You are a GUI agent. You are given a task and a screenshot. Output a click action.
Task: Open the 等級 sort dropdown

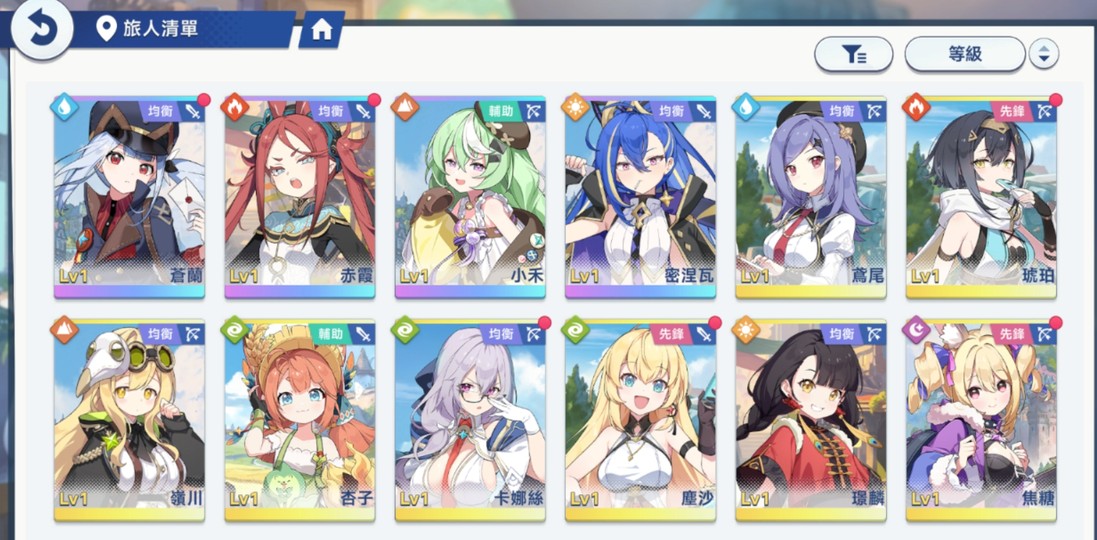pos(964,54)
